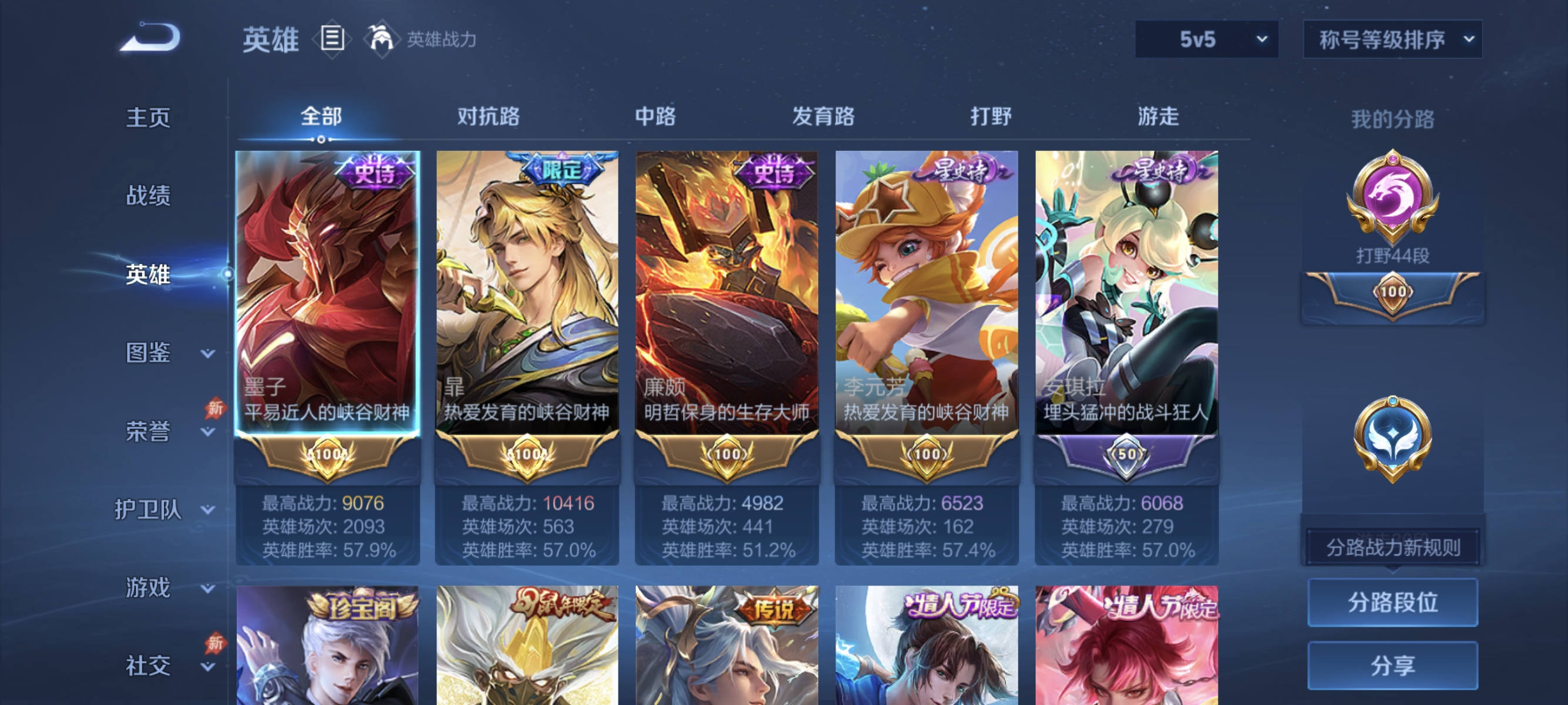This screenshot has height=705, width=1568.
Task: Click the 限定 badge on 暃's card
Action: (x=561, y=172)
